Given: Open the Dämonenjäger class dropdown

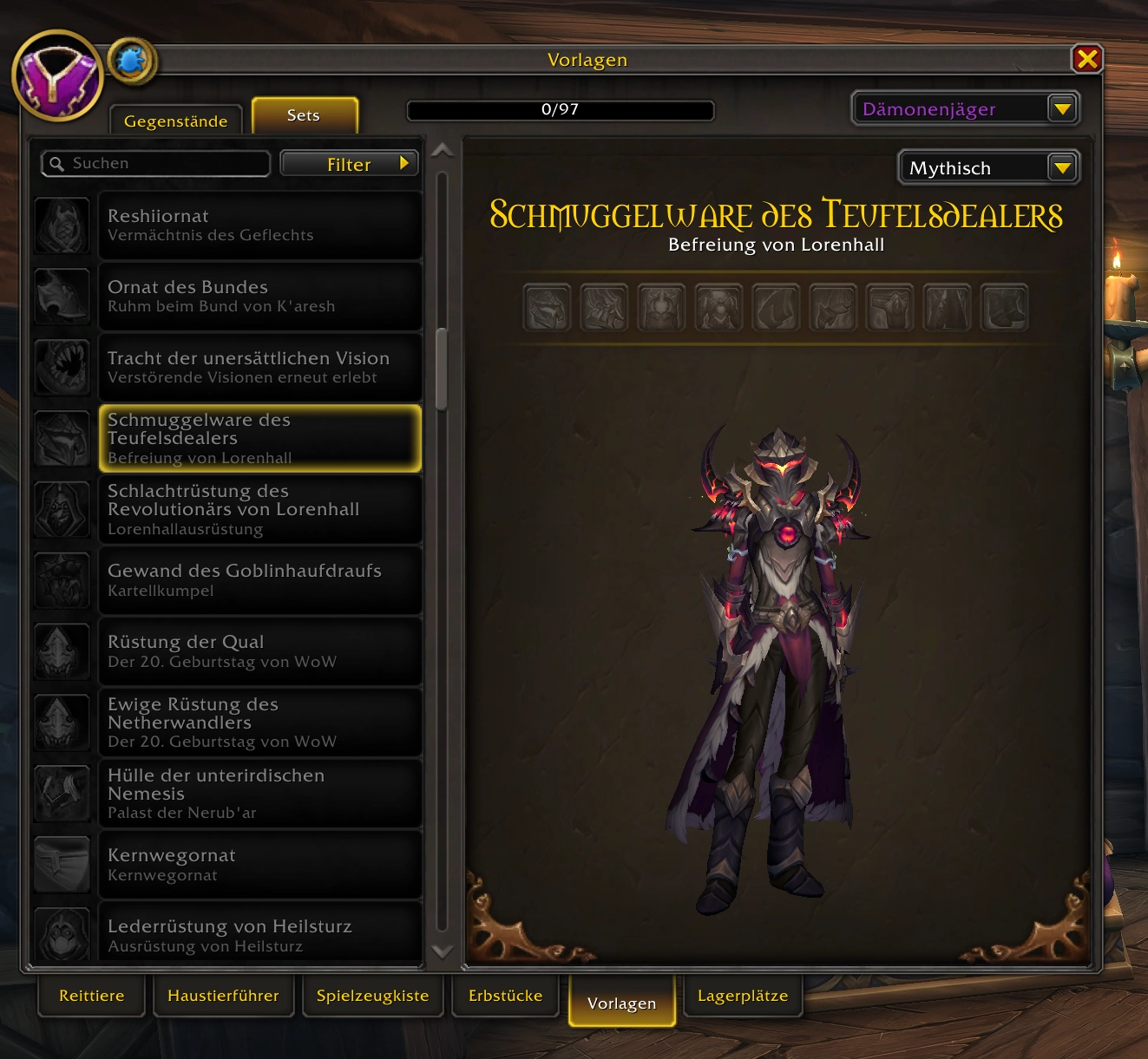Looking at the screenshot, I should click(x=1062, y=108).
